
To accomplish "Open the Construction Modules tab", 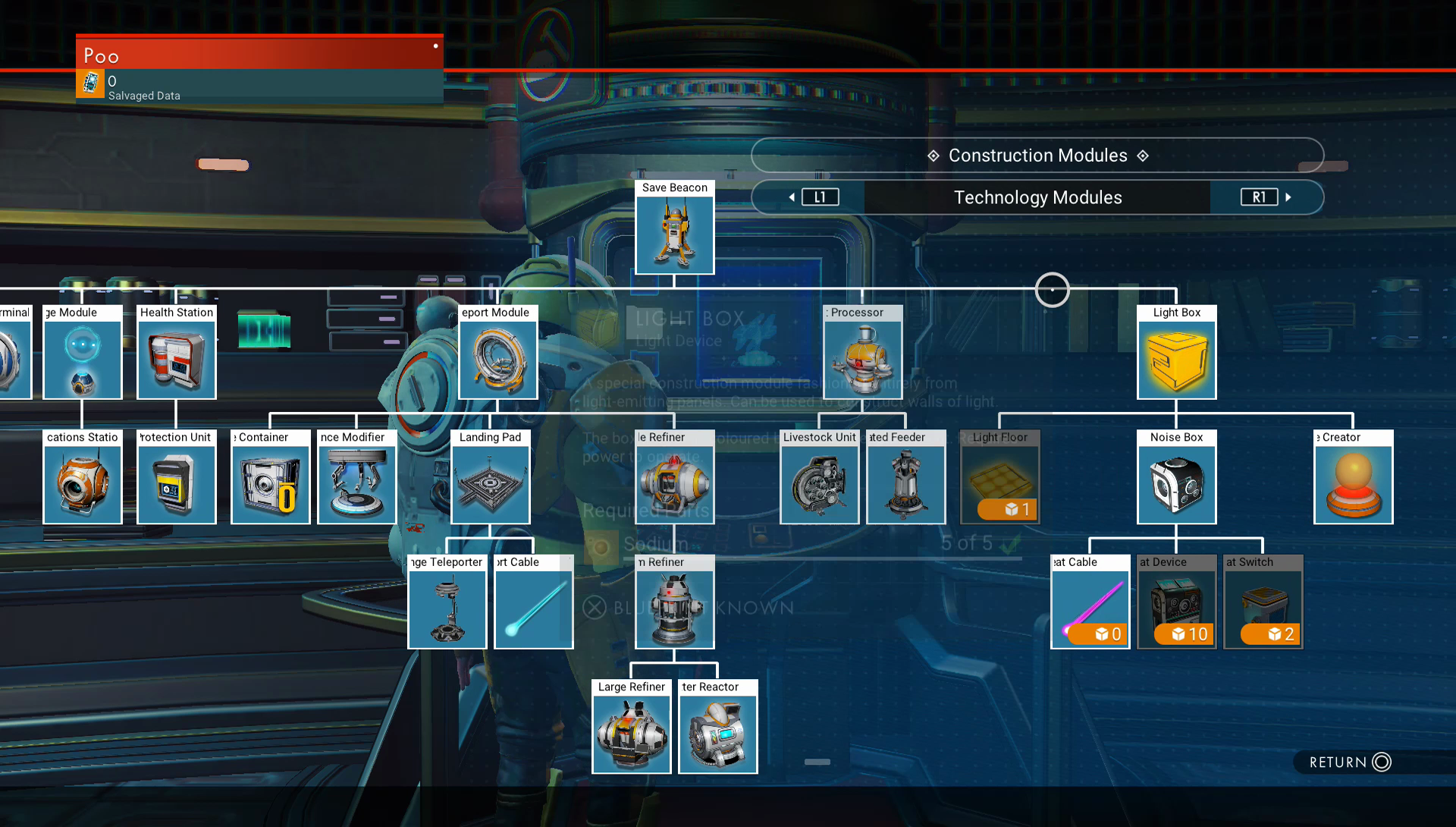I will 1038,155.
